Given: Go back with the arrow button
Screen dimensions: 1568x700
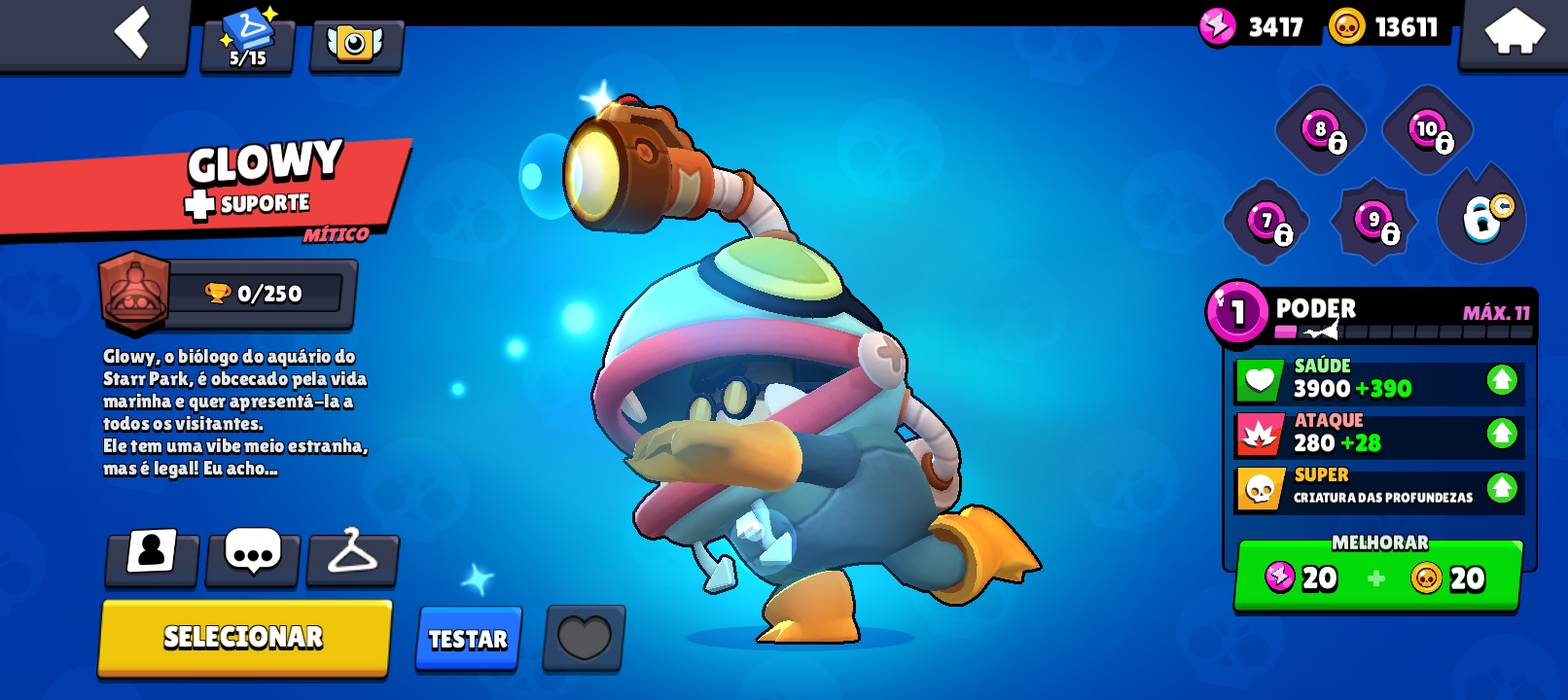Looking at the screenshot, I should click(x=132, y=33).
